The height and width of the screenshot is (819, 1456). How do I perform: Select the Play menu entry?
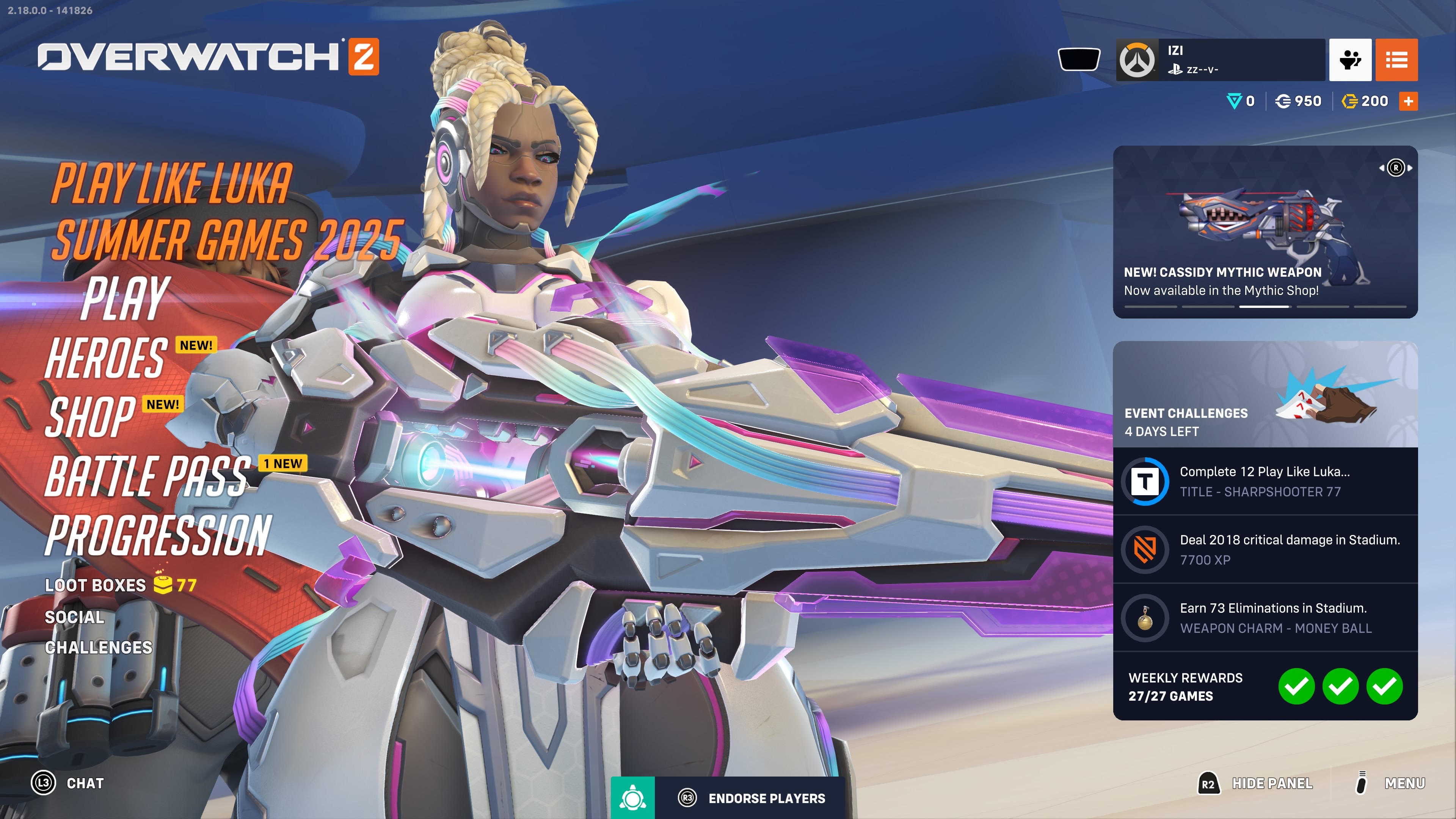click(x=126, y=298)
